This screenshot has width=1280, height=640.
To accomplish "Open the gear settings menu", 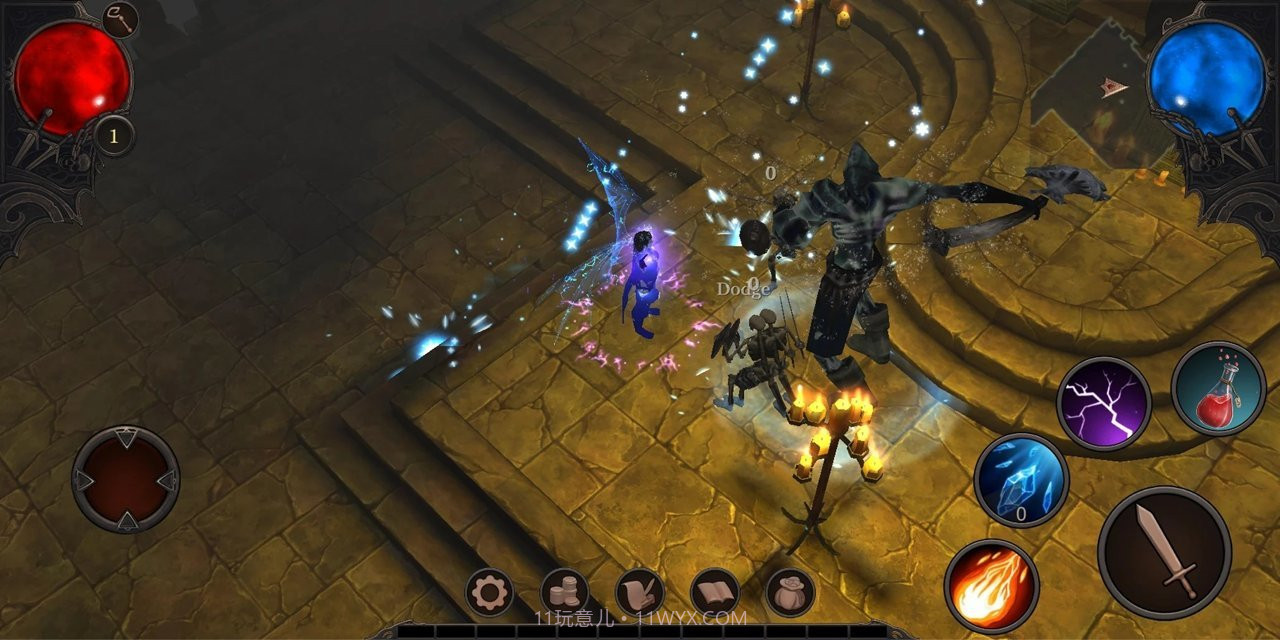I will pyautogui.click(x=490, y=594).
